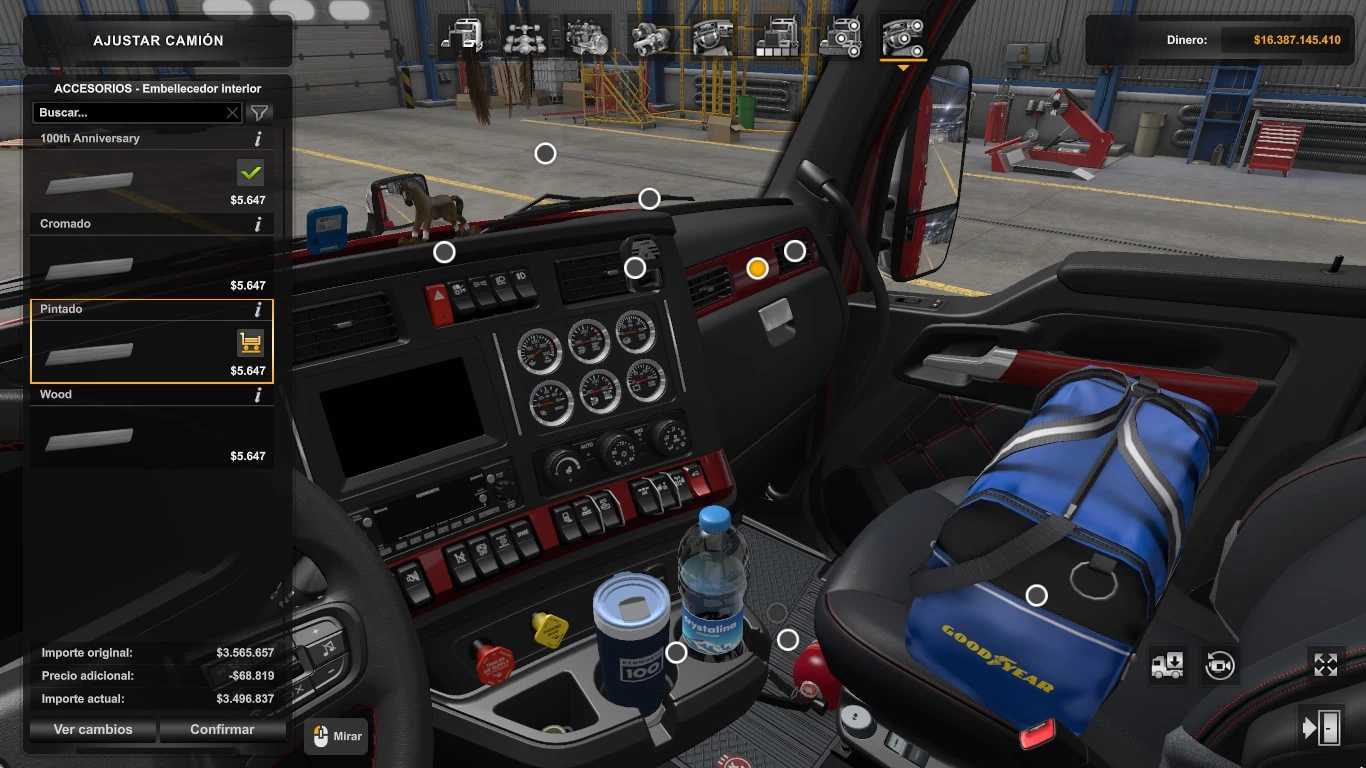Viewport: 1366px width, 768px height.
Task: Show info for the Wood trim
Action: [258, 395]
